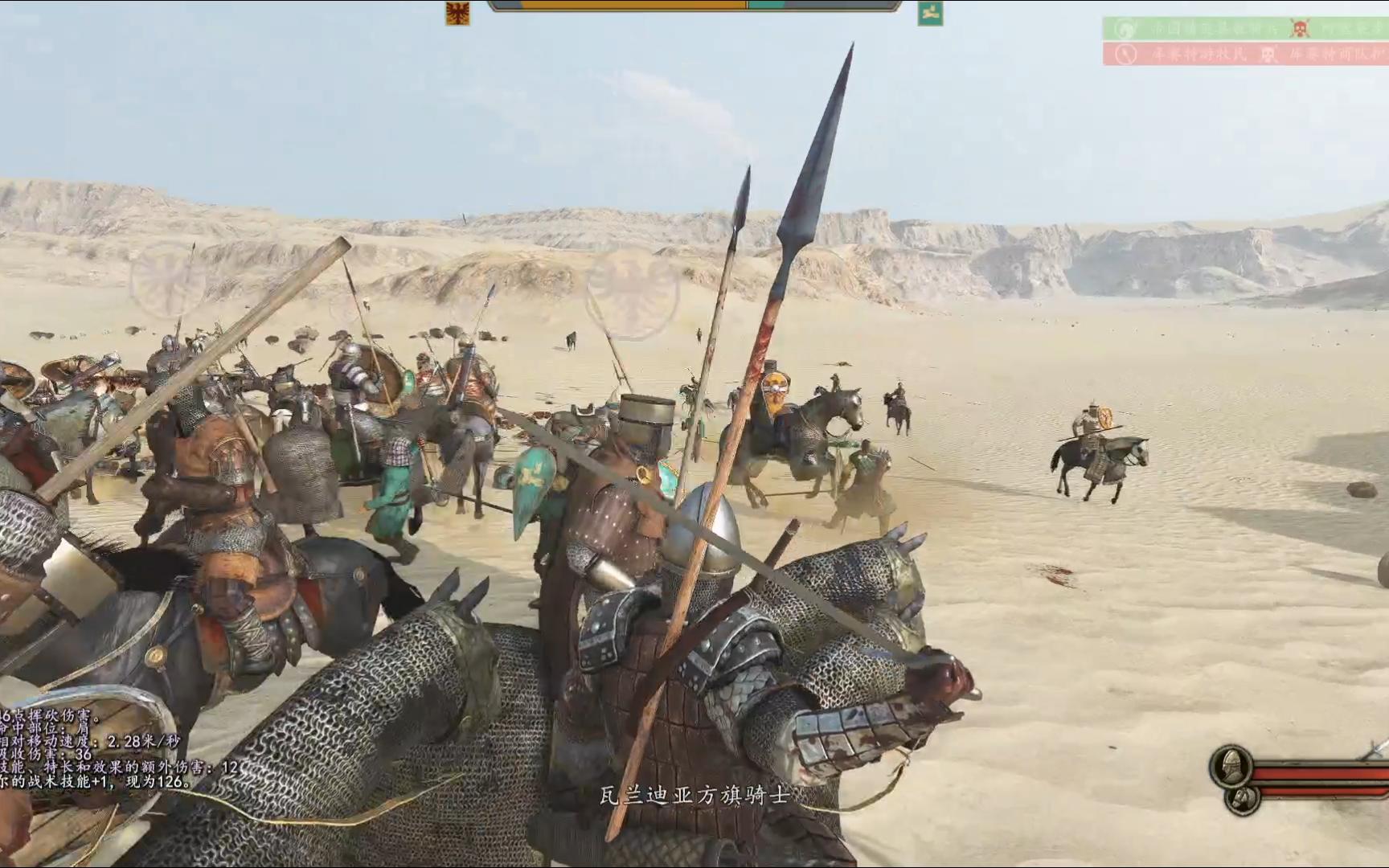
Task: Select the mount portrait icon
Action: pos(1242,799)
